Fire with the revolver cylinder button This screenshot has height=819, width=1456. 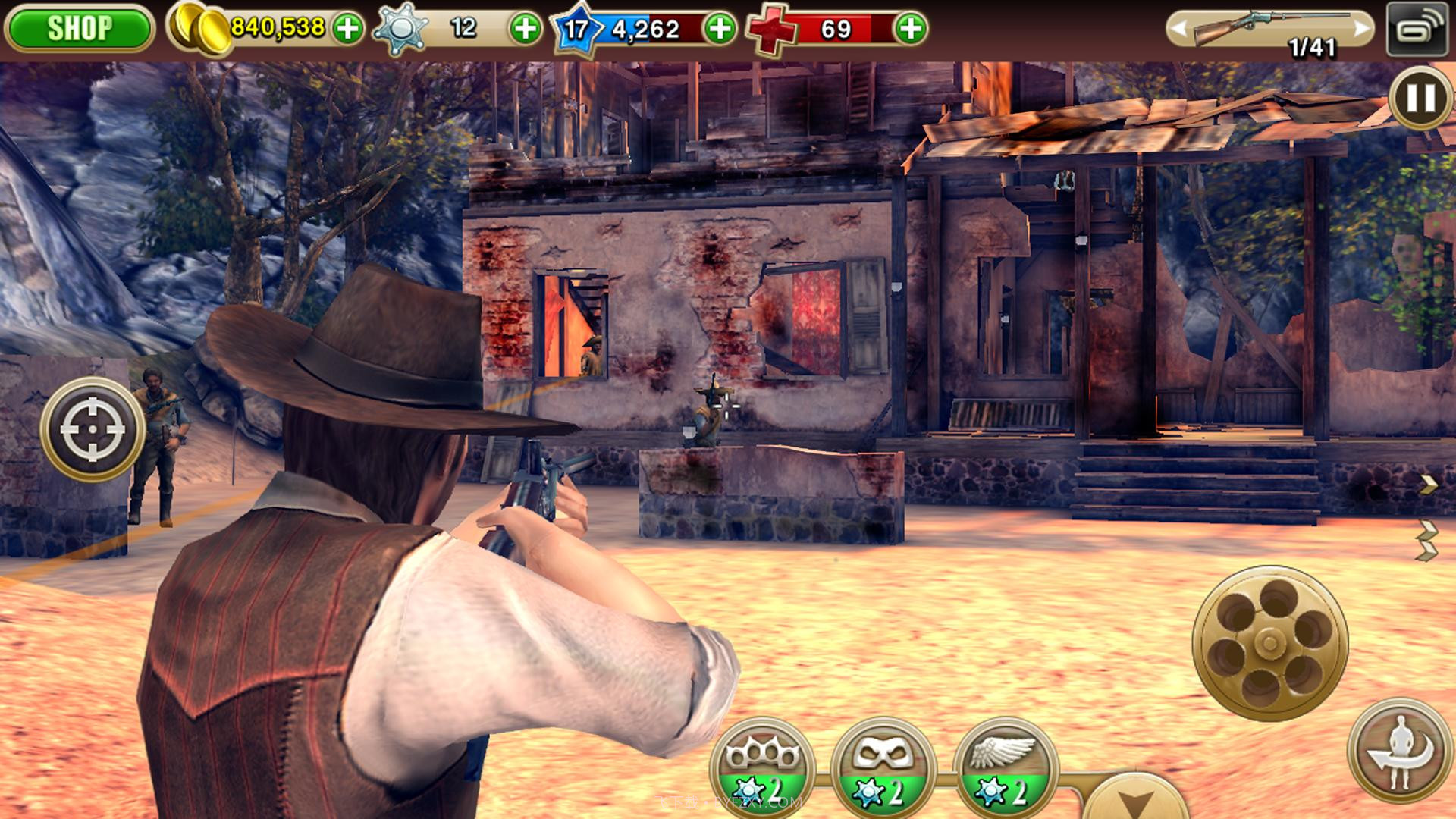coord(1270,643)
